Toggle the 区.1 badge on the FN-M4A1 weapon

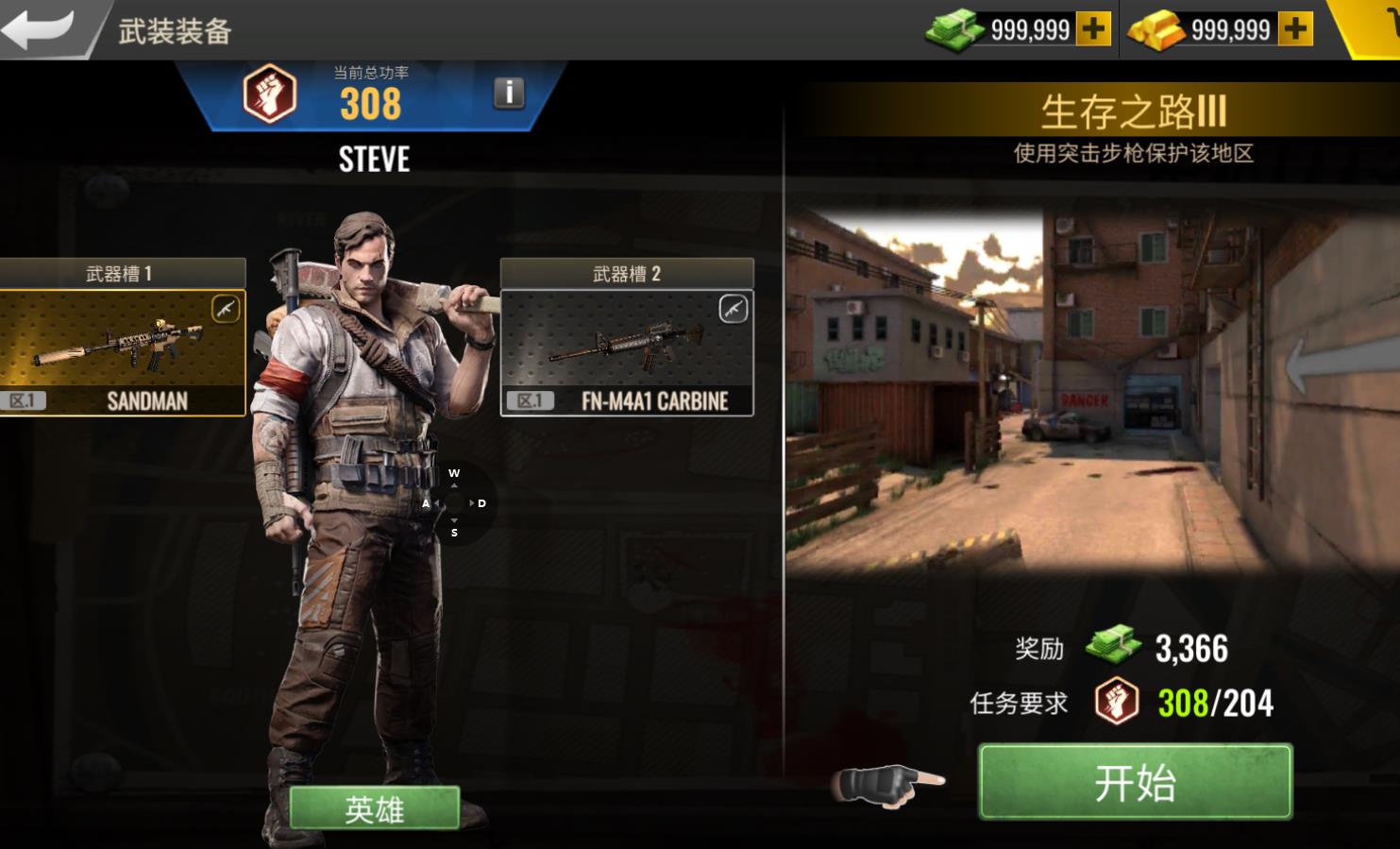coord(531,399)
